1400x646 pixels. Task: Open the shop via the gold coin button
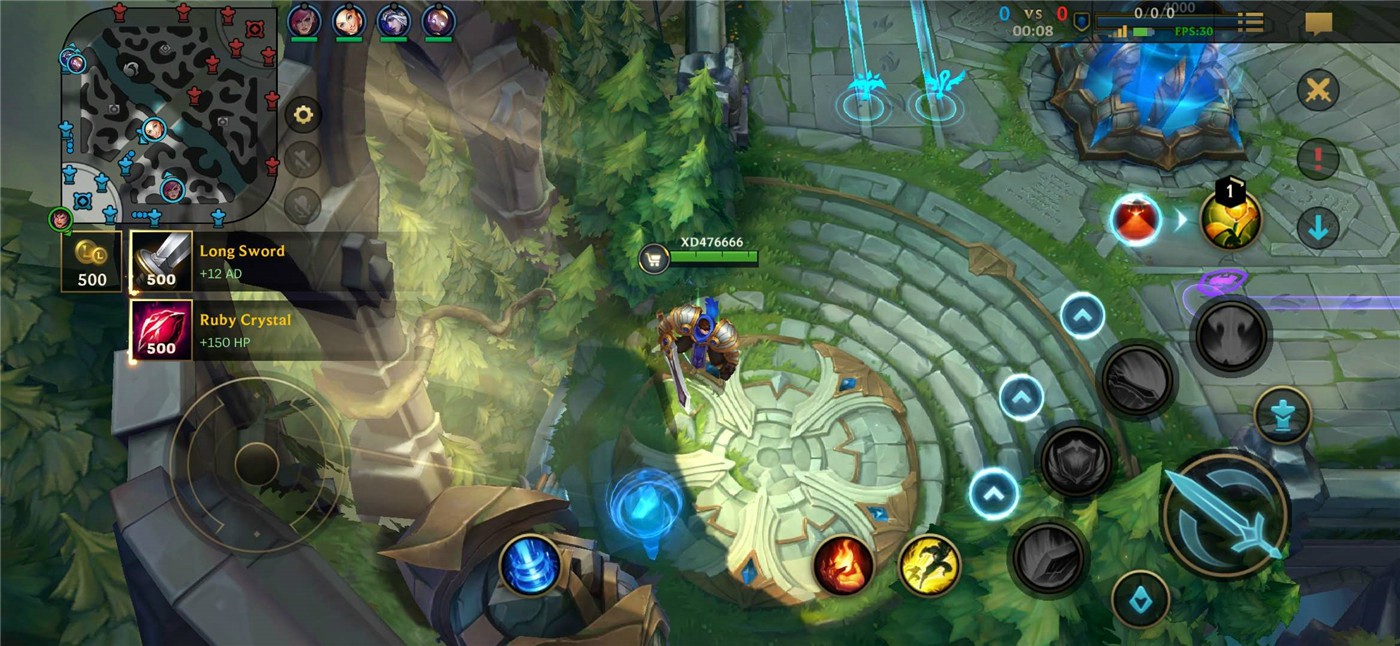[91, 262]
